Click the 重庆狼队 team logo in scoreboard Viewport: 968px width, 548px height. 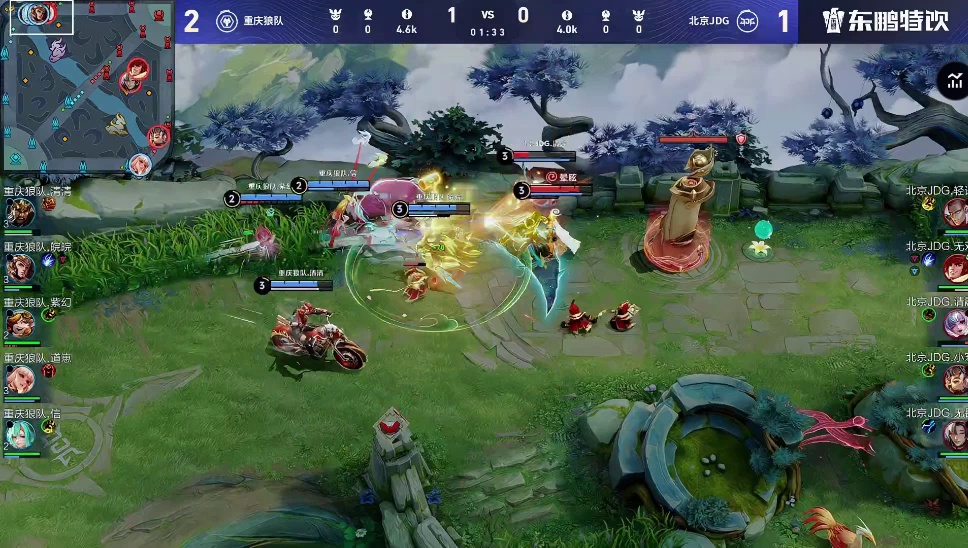coord(227,20)
